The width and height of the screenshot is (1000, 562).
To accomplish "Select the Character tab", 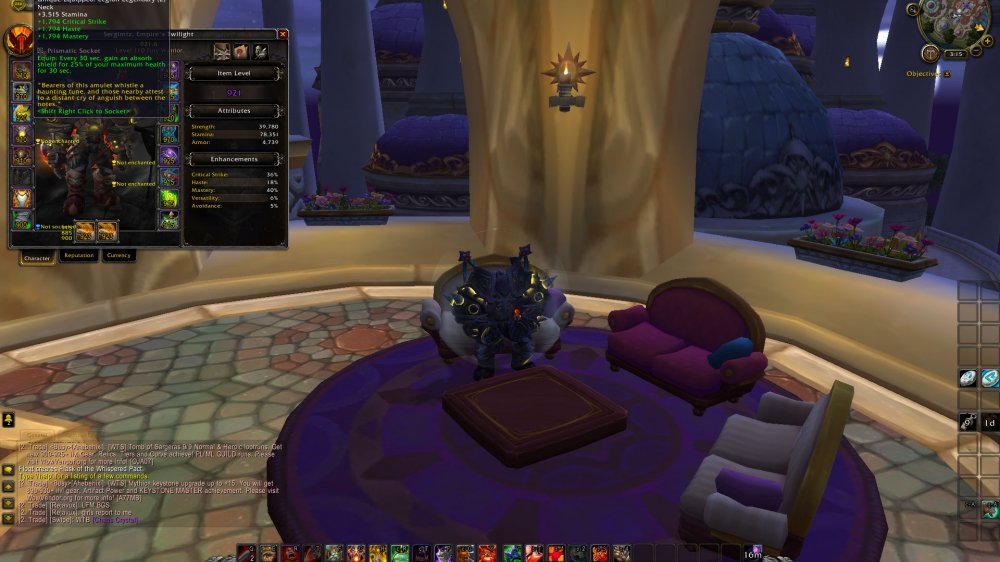I will click(36, 257).
